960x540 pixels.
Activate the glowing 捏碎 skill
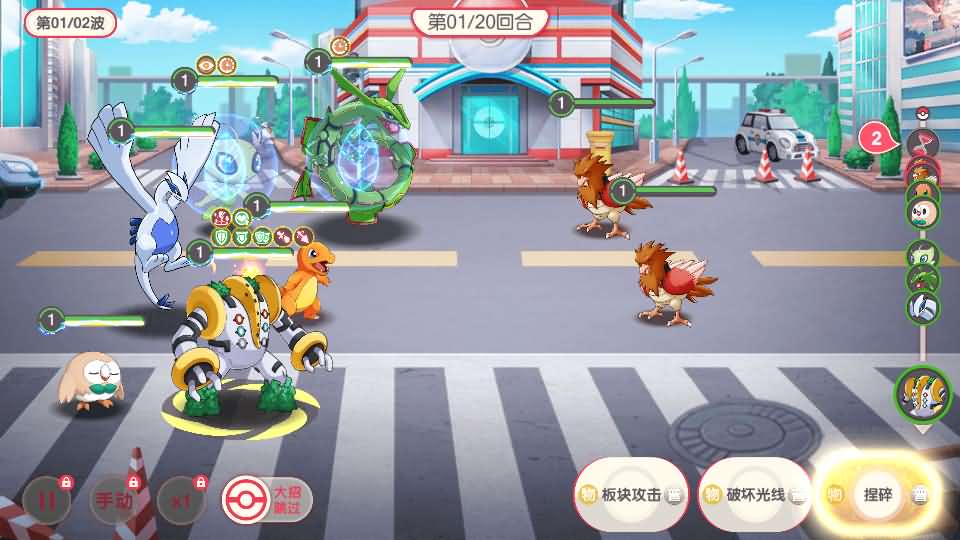click(877, 494)
